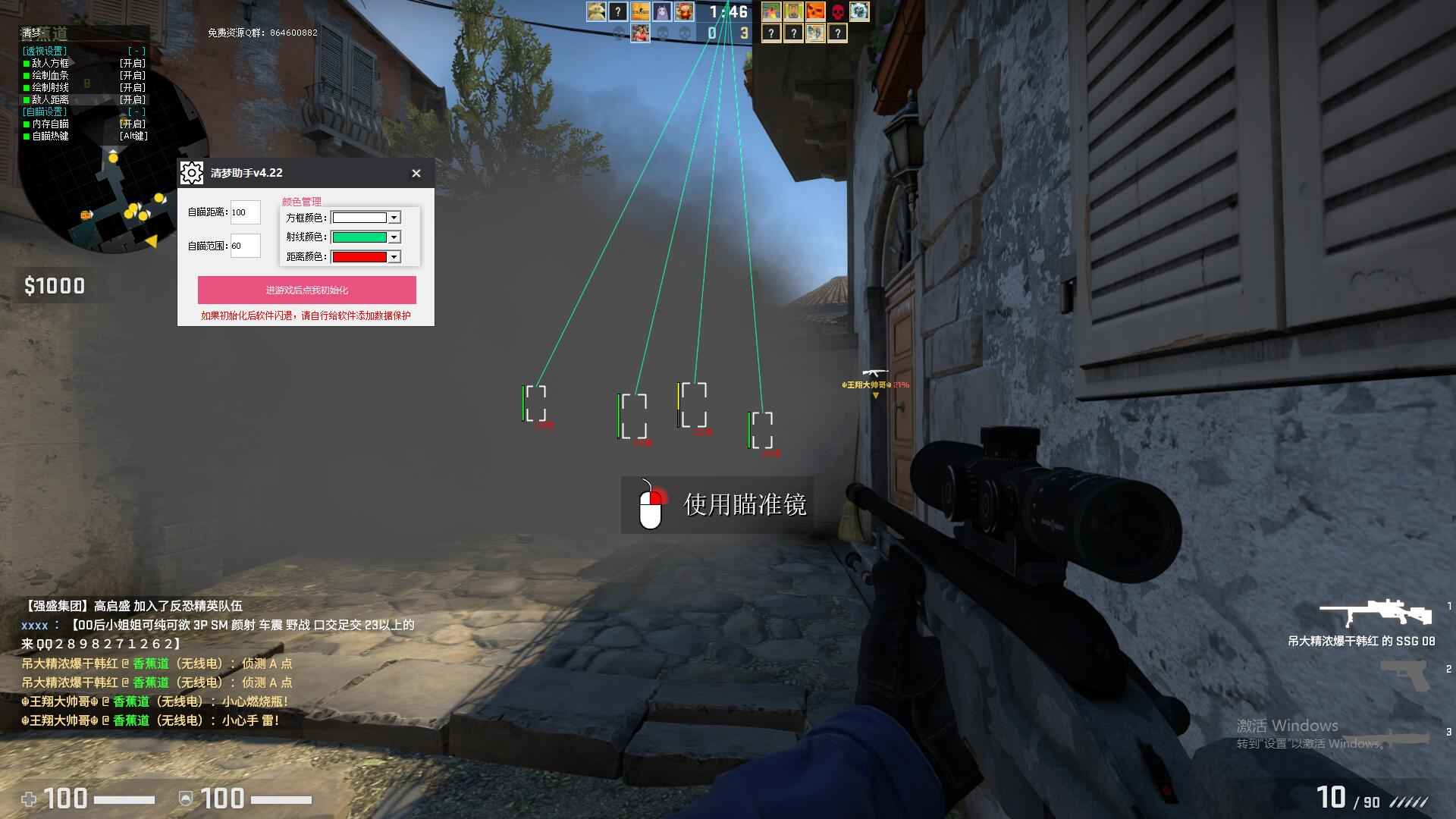Open the 射线颜色 dropdown
The width and height of the screenshot is (1456, 819).
click(x=394, y=237)
